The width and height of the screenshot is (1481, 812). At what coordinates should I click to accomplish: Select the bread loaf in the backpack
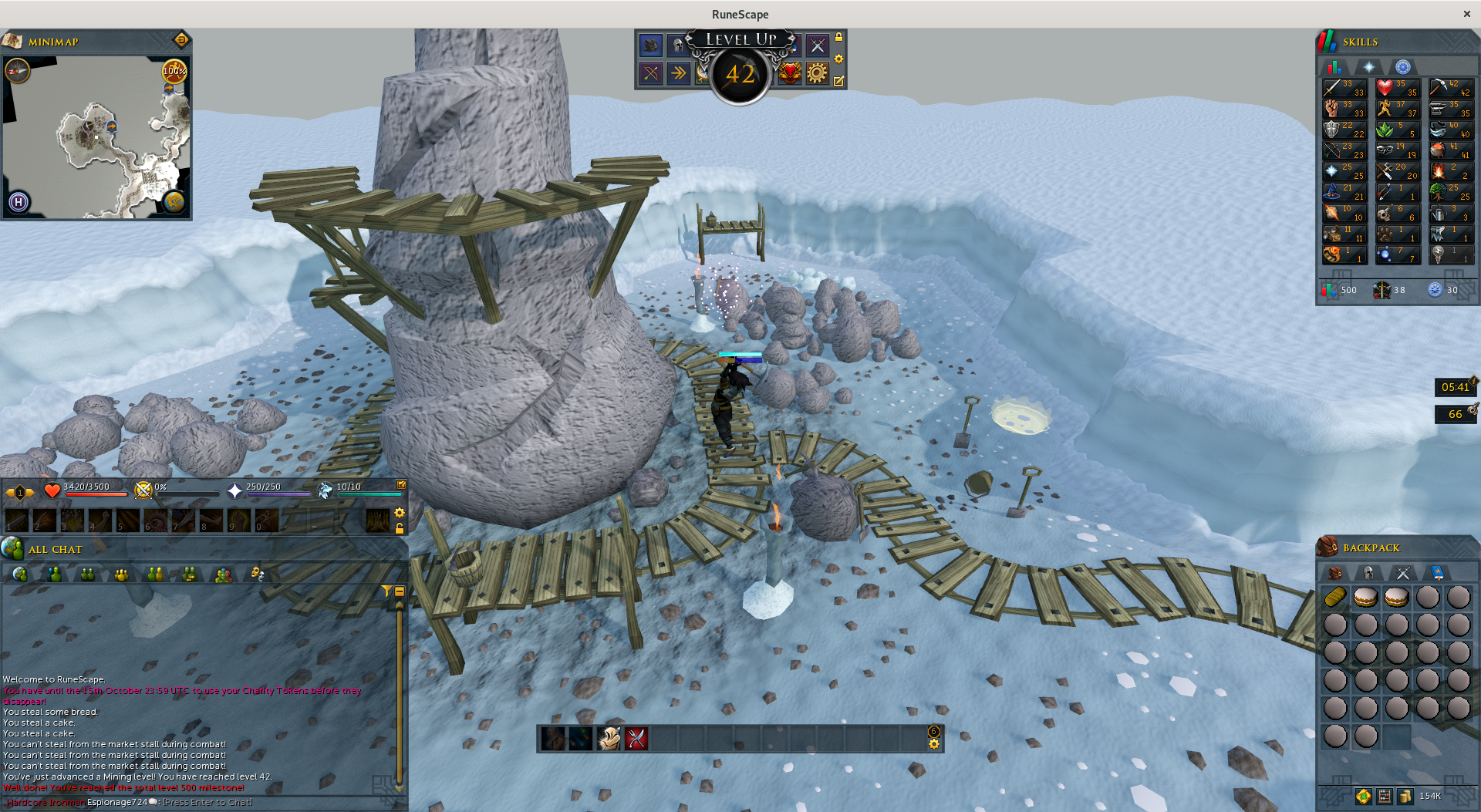click(x=1335, y=597)
